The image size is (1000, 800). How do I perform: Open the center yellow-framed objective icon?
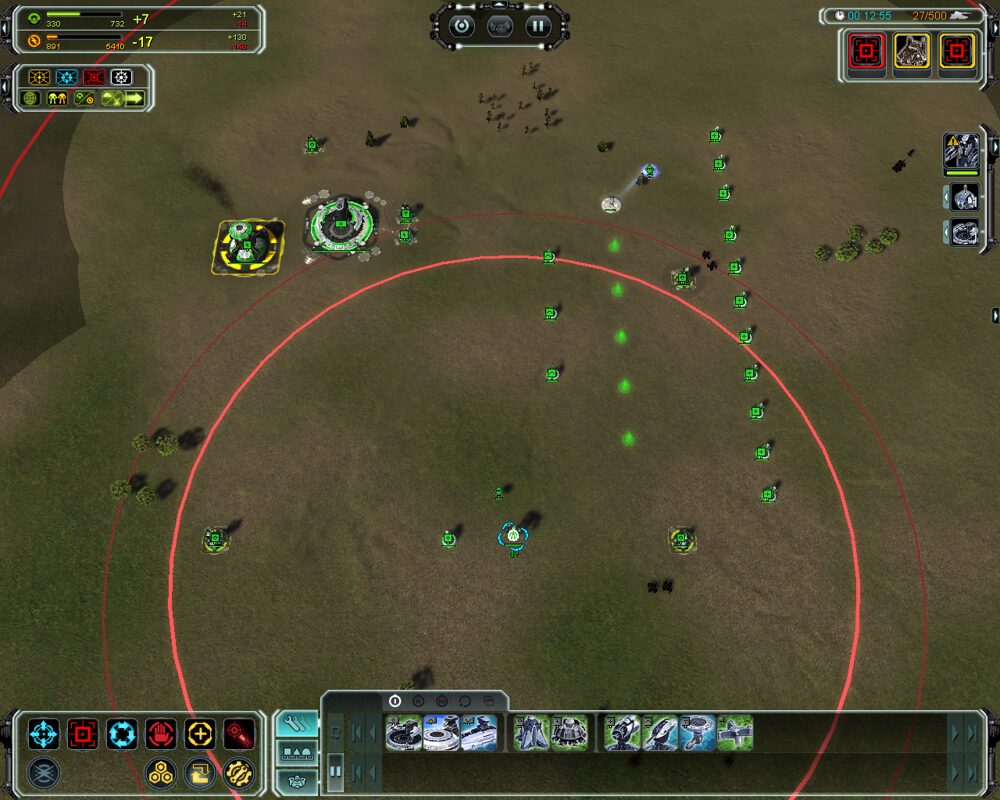912,50
